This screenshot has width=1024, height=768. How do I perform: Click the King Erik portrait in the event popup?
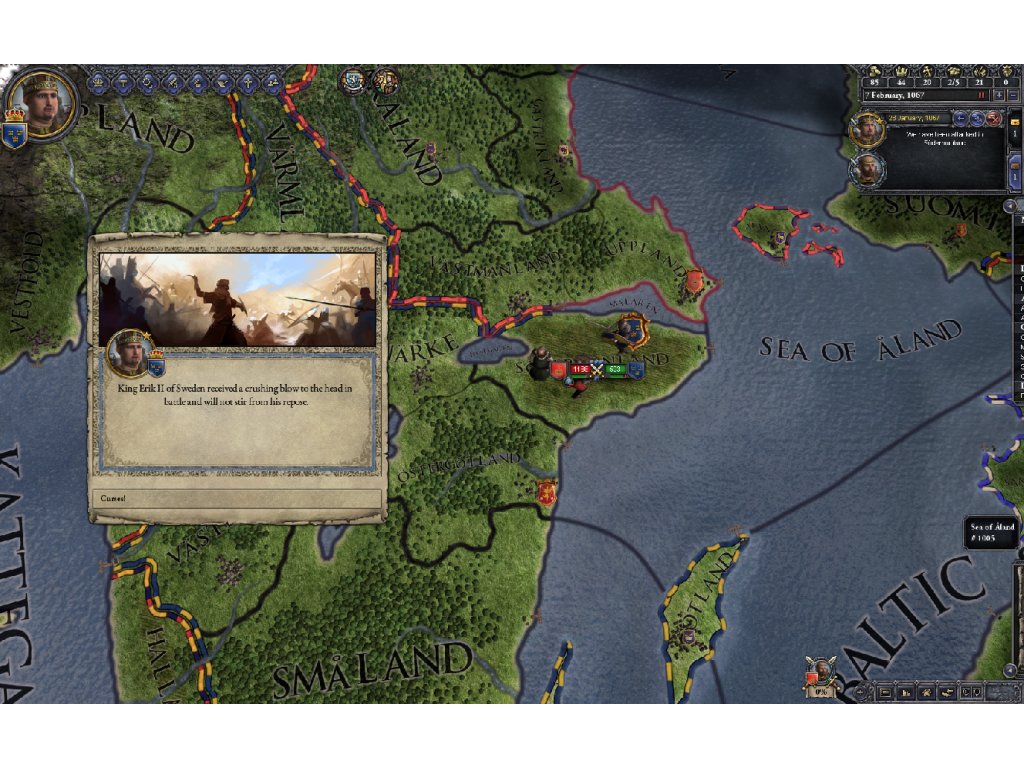pos(129,350)
